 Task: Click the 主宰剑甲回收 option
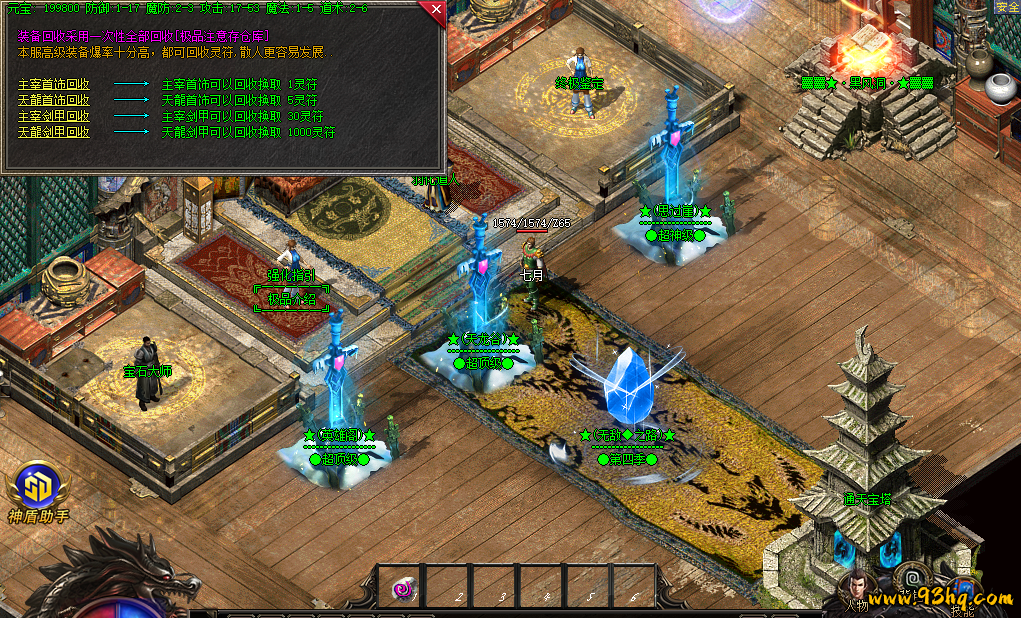pyautogui.click(x=54, y=116)
